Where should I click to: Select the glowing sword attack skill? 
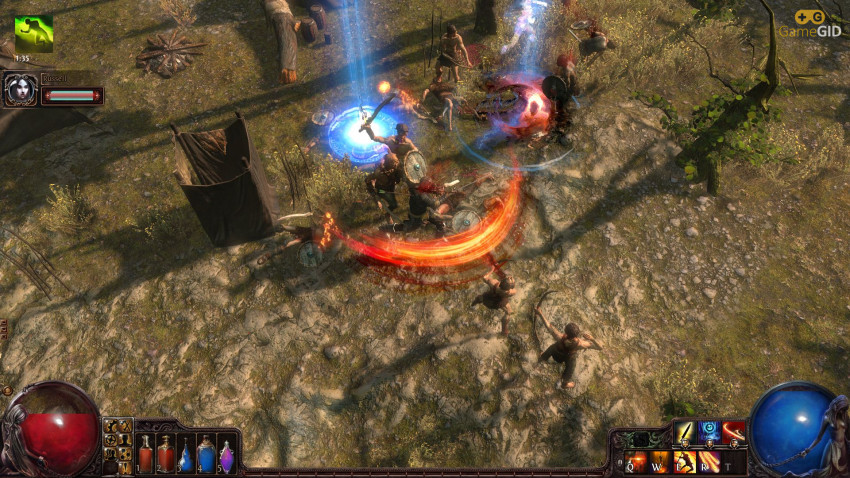point(685,432)
